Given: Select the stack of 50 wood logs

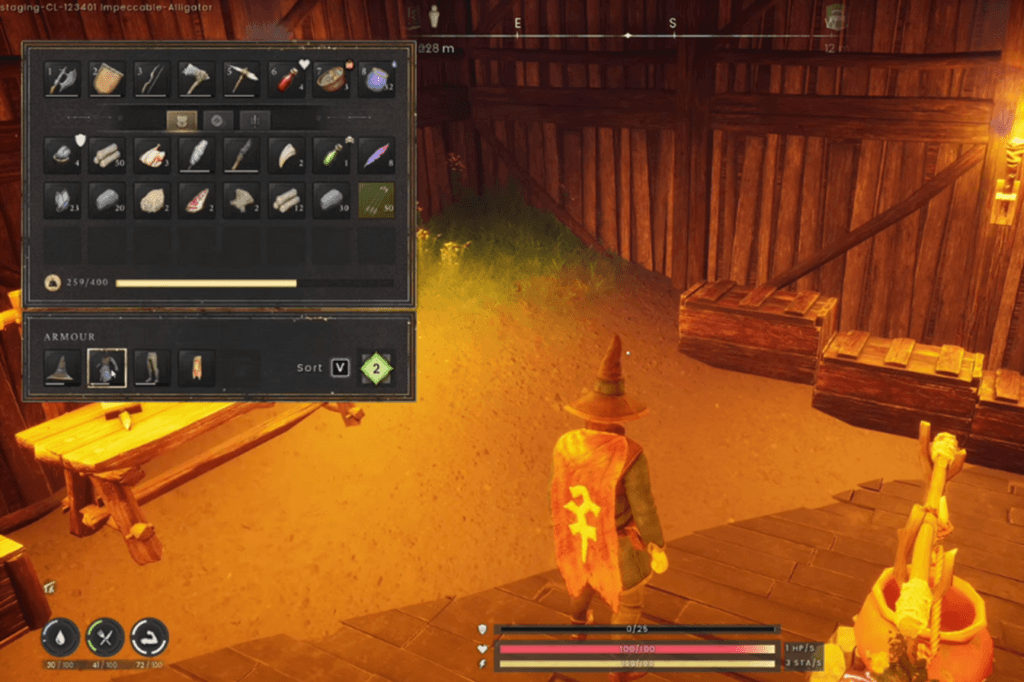Looking at the screenshot, I should [107, 155].
